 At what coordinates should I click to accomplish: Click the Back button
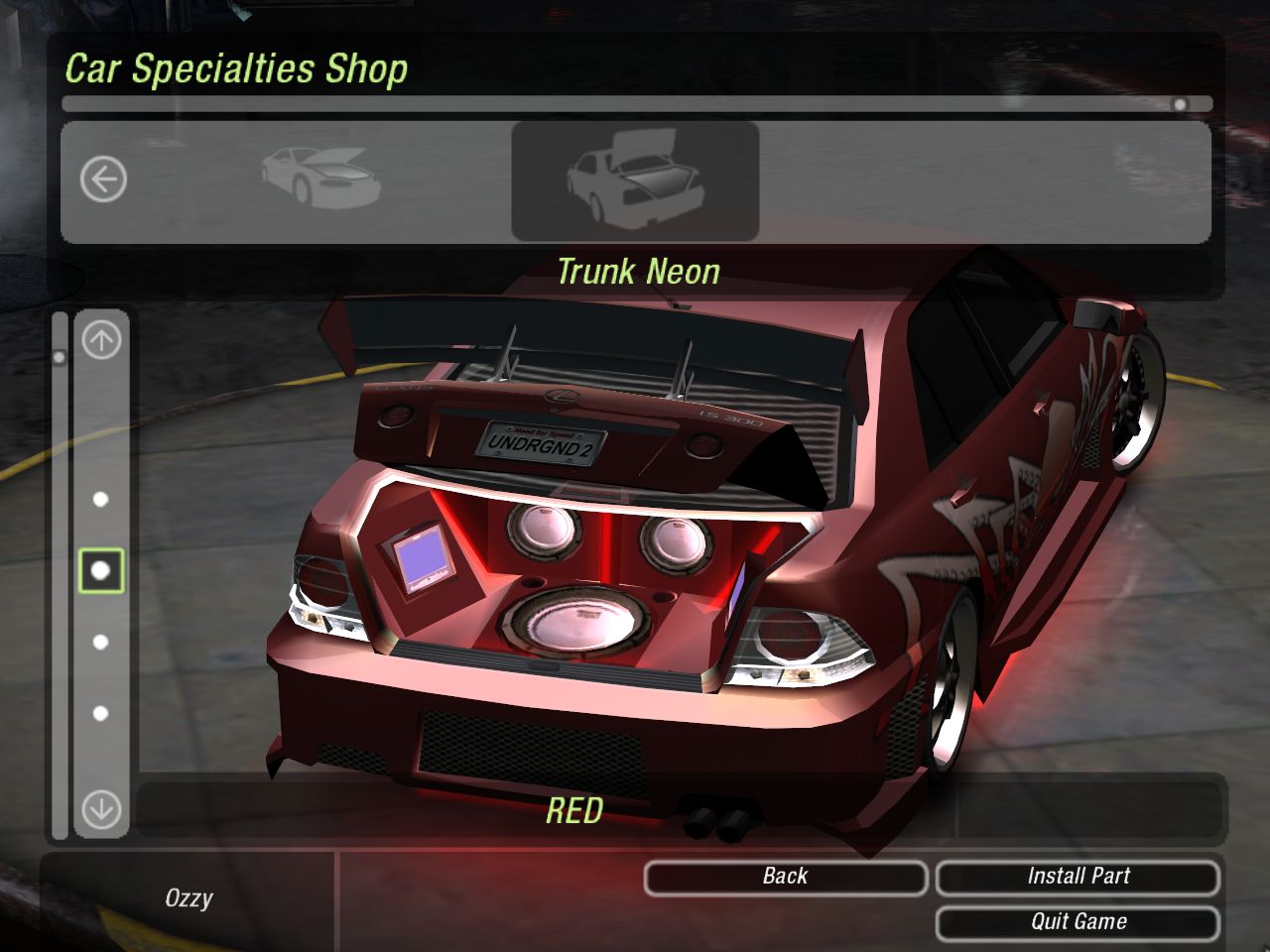[x=785, y=877]
